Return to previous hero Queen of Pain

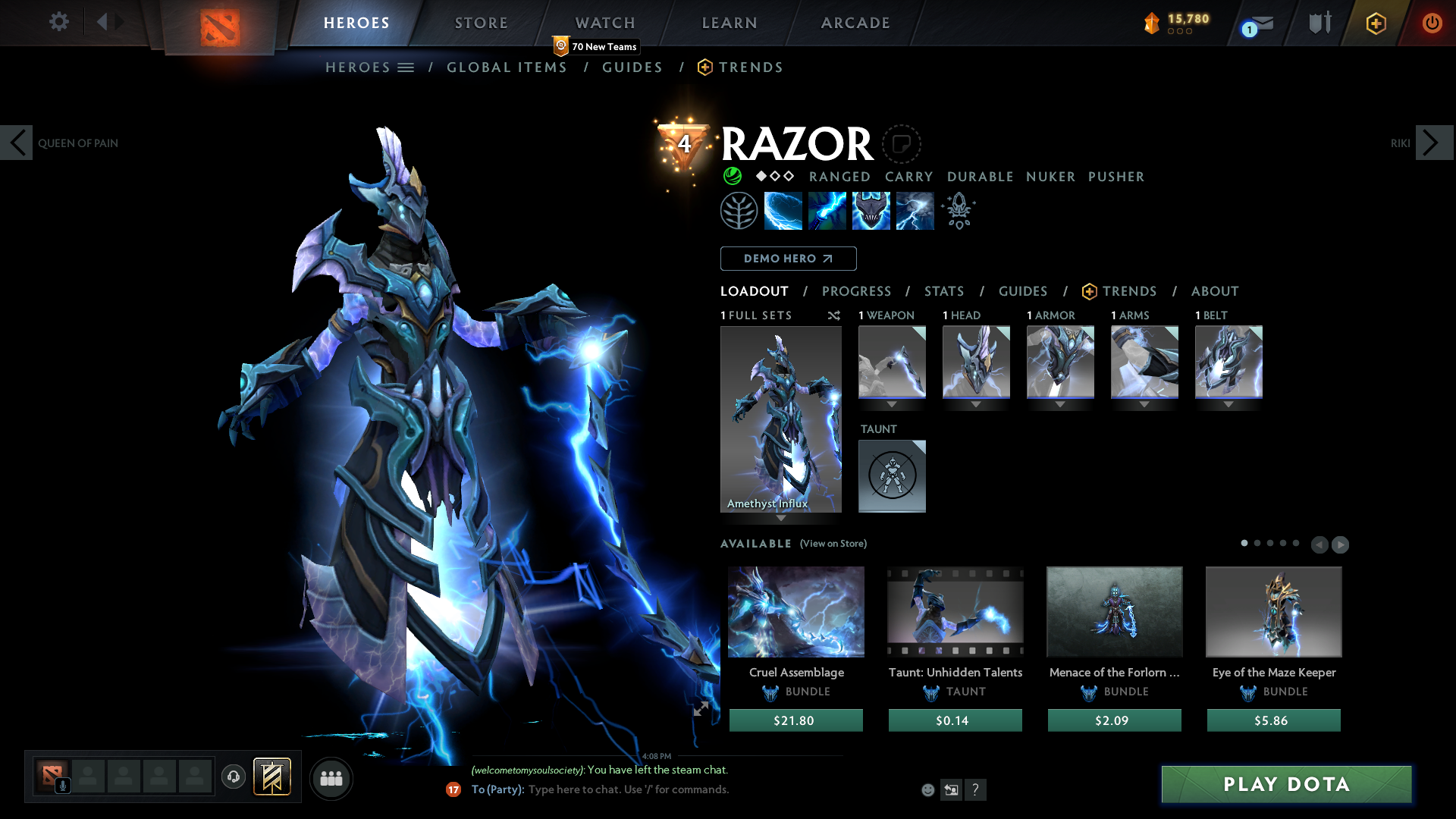[x=17, y=143]
